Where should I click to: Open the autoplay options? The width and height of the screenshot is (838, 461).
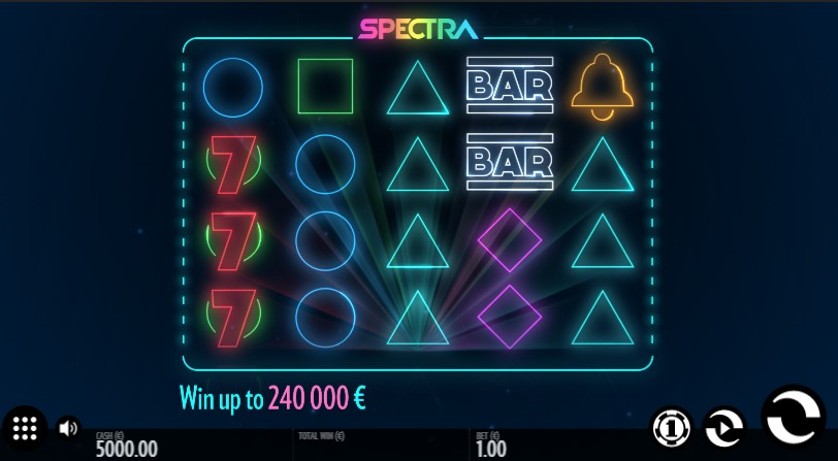pyautogui.click(x=724, y=427)
